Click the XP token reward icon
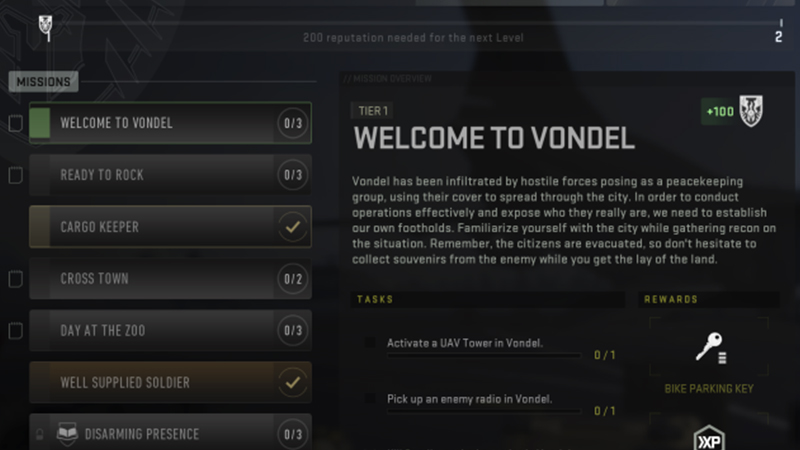Viewport: 800px width, 450px height. 710,438
